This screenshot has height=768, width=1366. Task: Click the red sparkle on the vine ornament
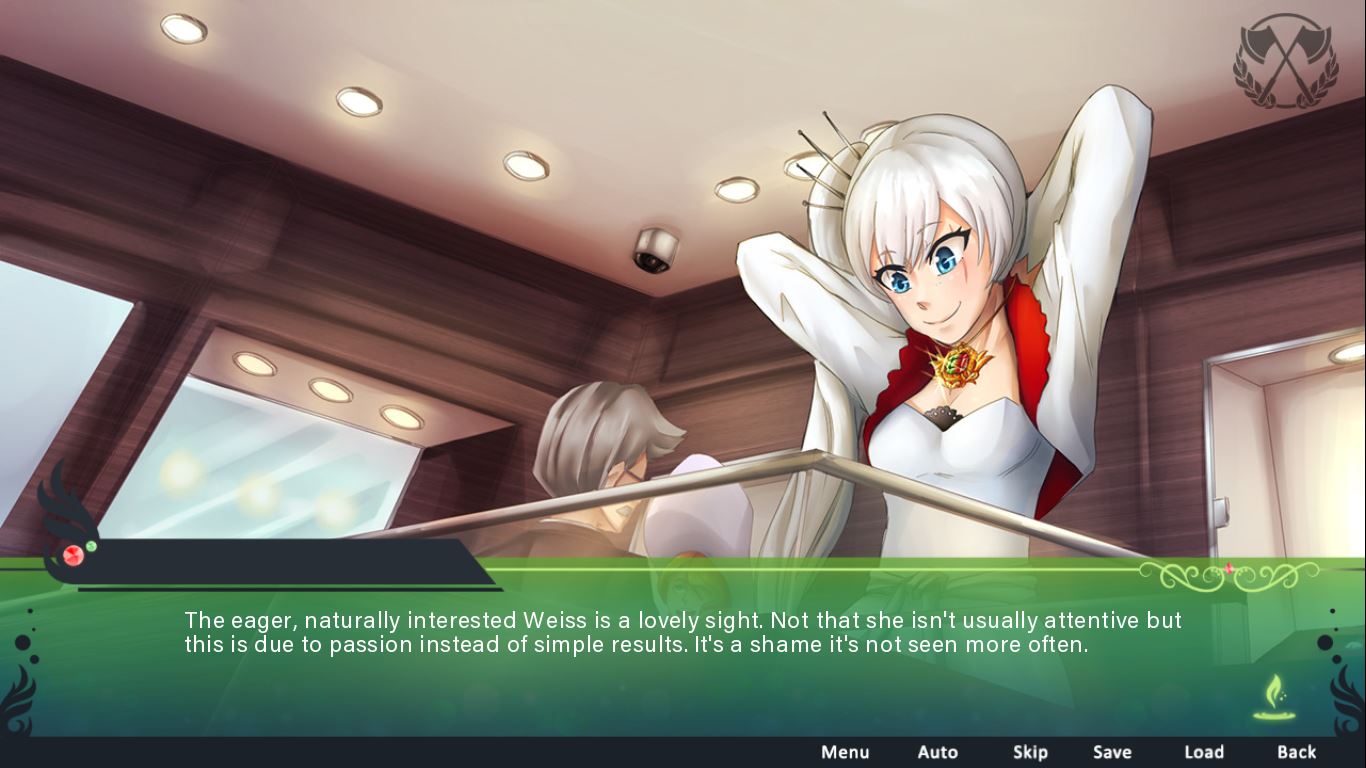click(1228, 568)
